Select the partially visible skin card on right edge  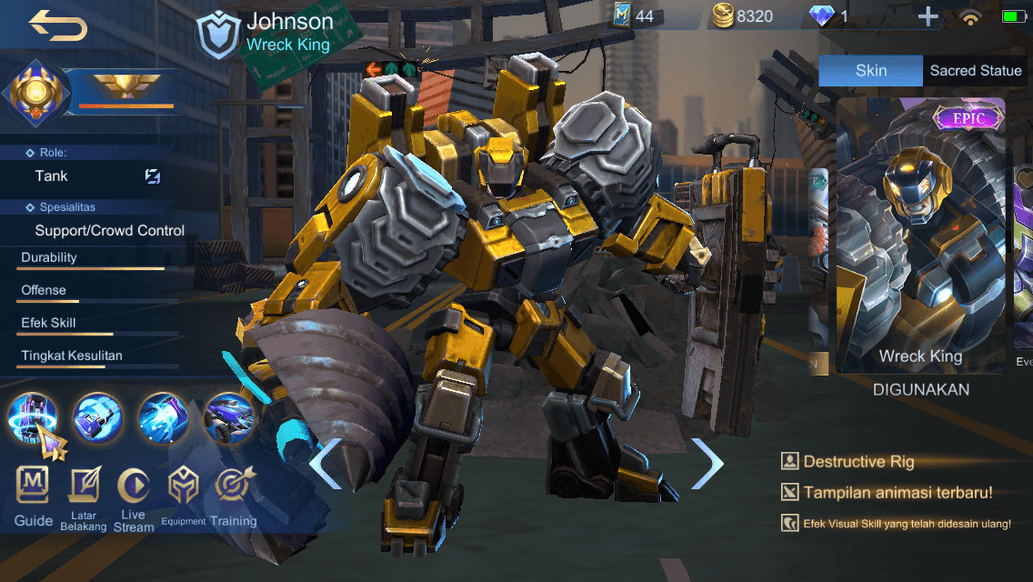point(1023,235)
